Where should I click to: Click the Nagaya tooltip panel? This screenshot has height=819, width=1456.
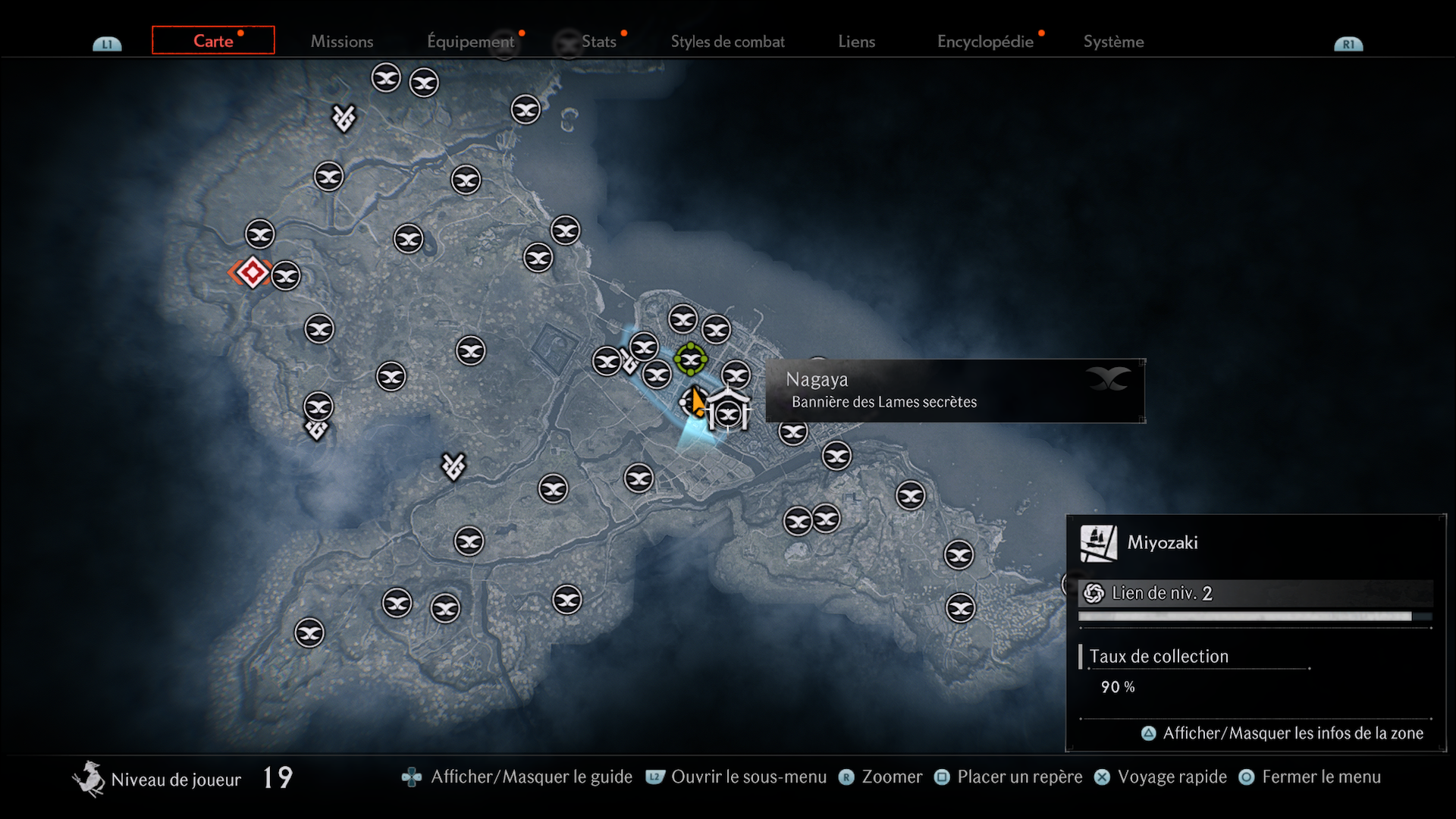pyautogui.click(x=955, y=391)
